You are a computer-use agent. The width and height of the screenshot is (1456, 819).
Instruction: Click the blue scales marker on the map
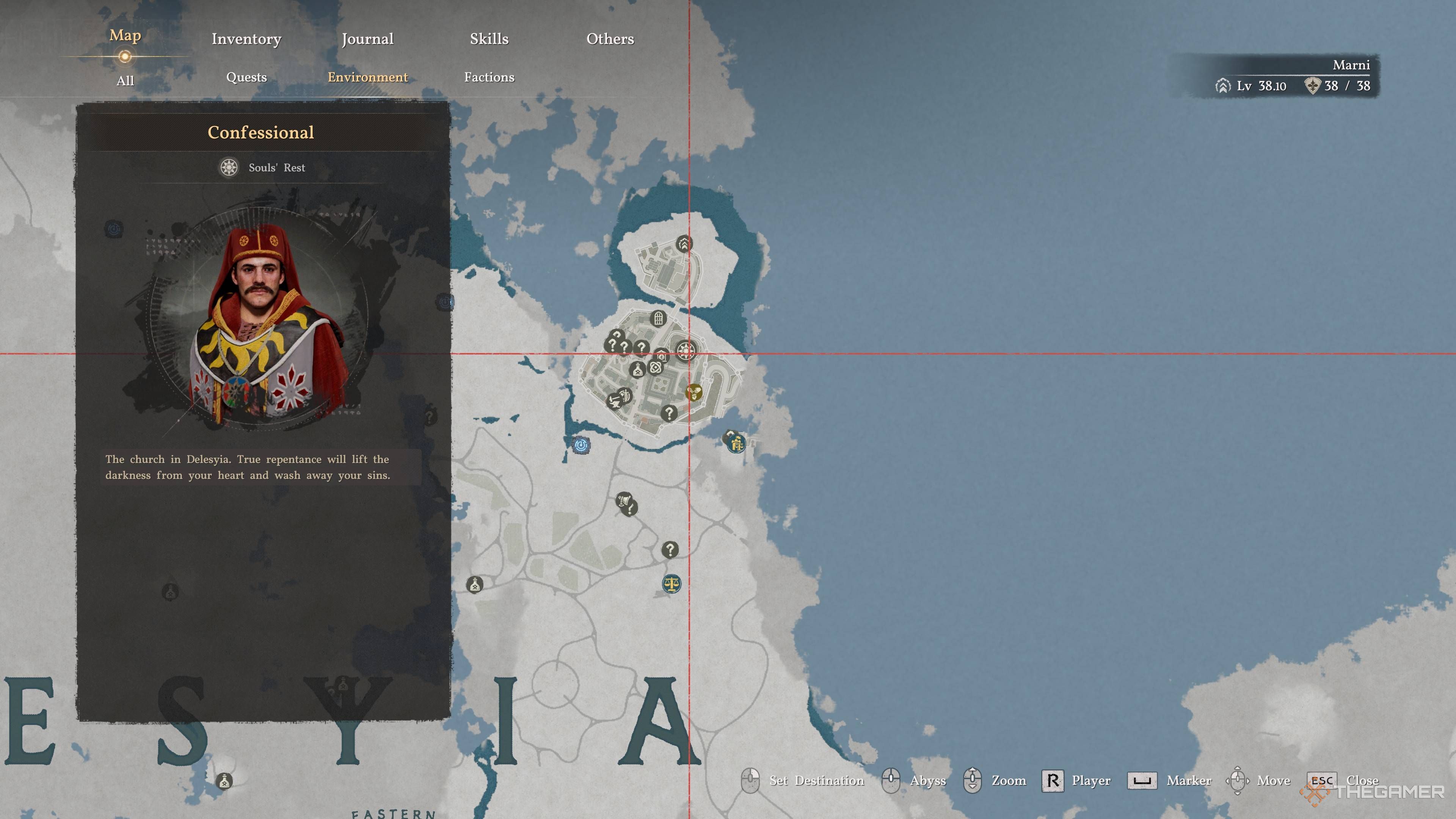(x=671, y=584)
